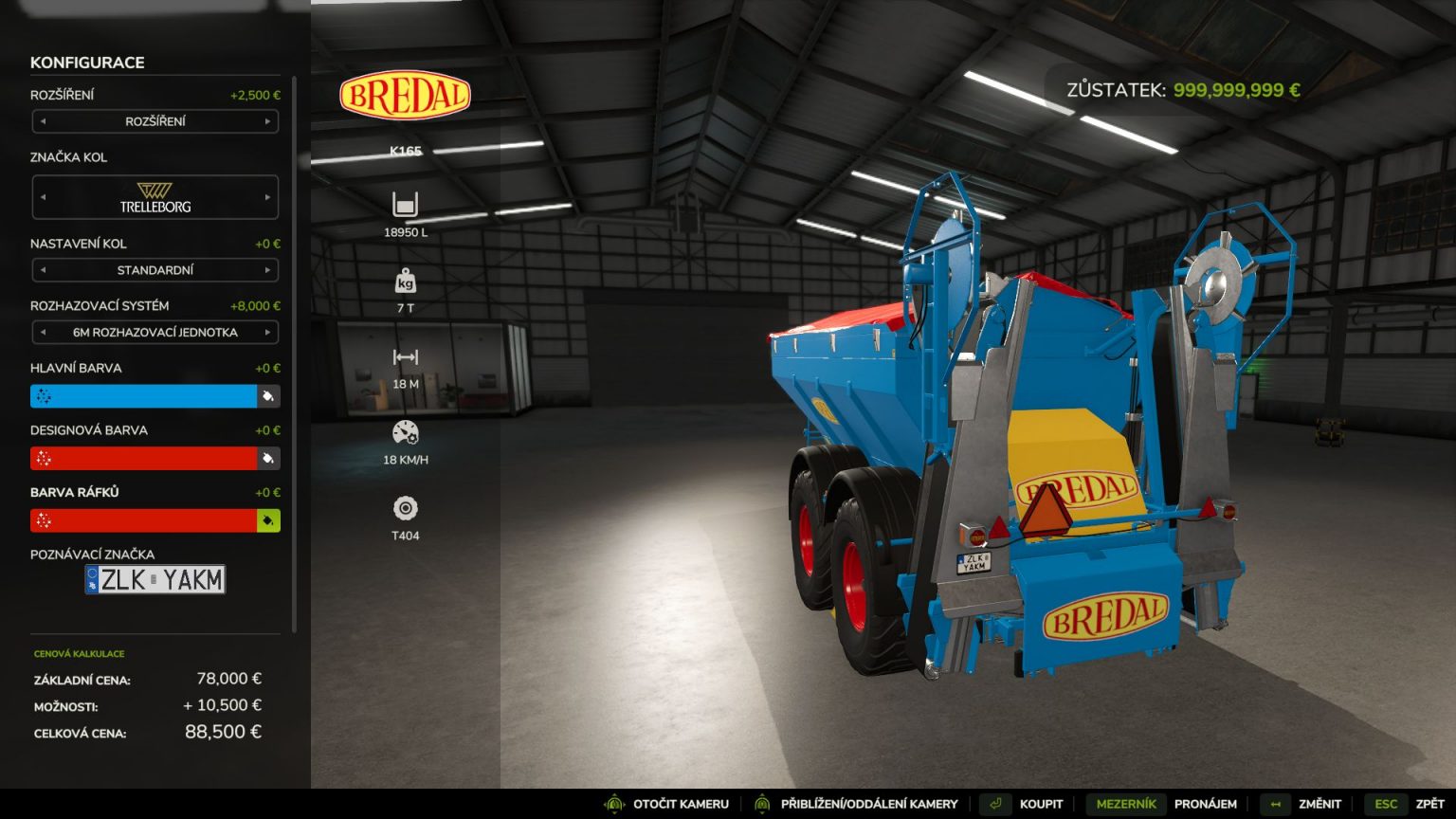Select the 18950 L capacity icon
The image size is (1456, 819).
click(406, 204)
